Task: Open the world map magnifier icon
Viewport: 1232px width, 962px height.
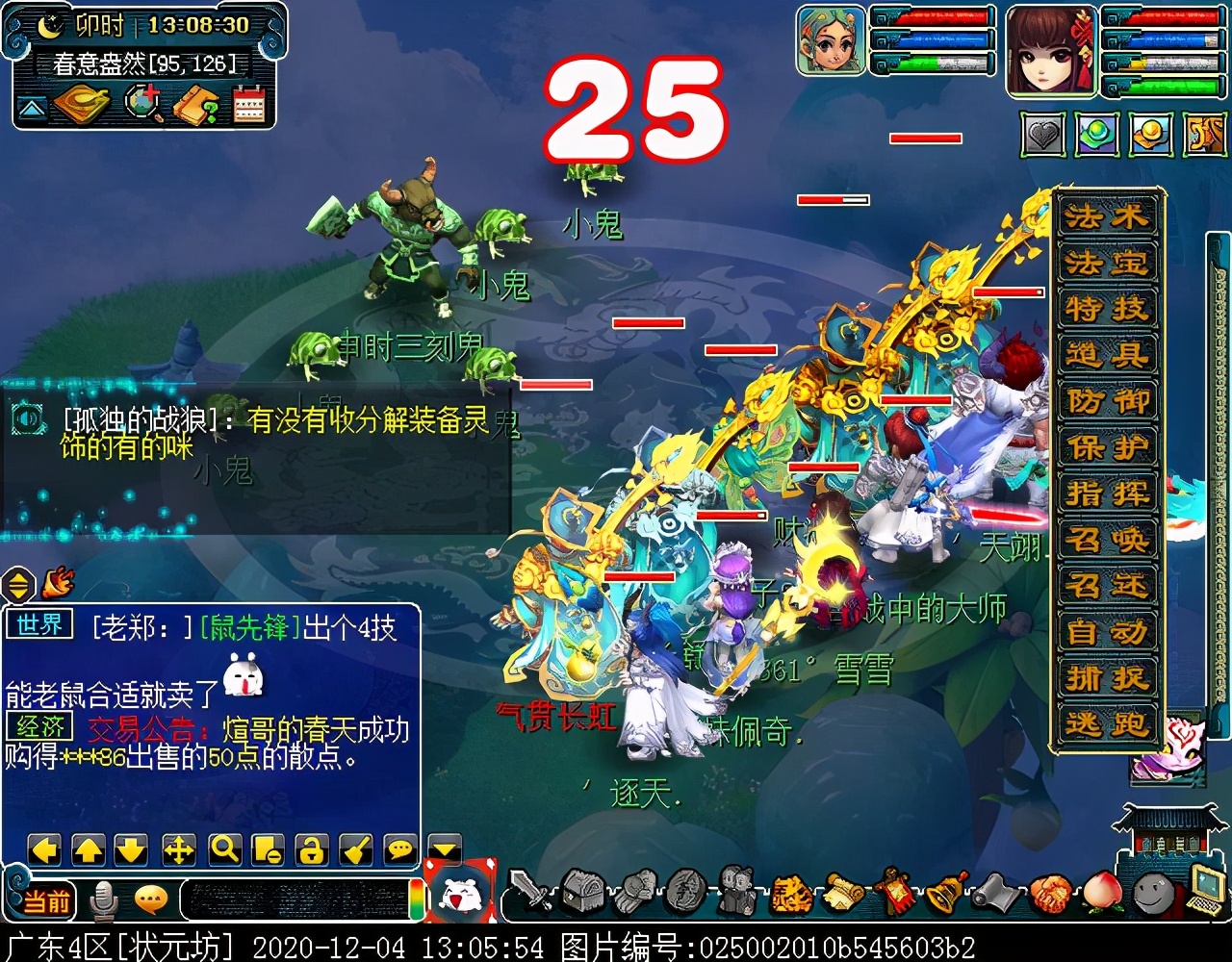Action: click(x=142, y=104)
